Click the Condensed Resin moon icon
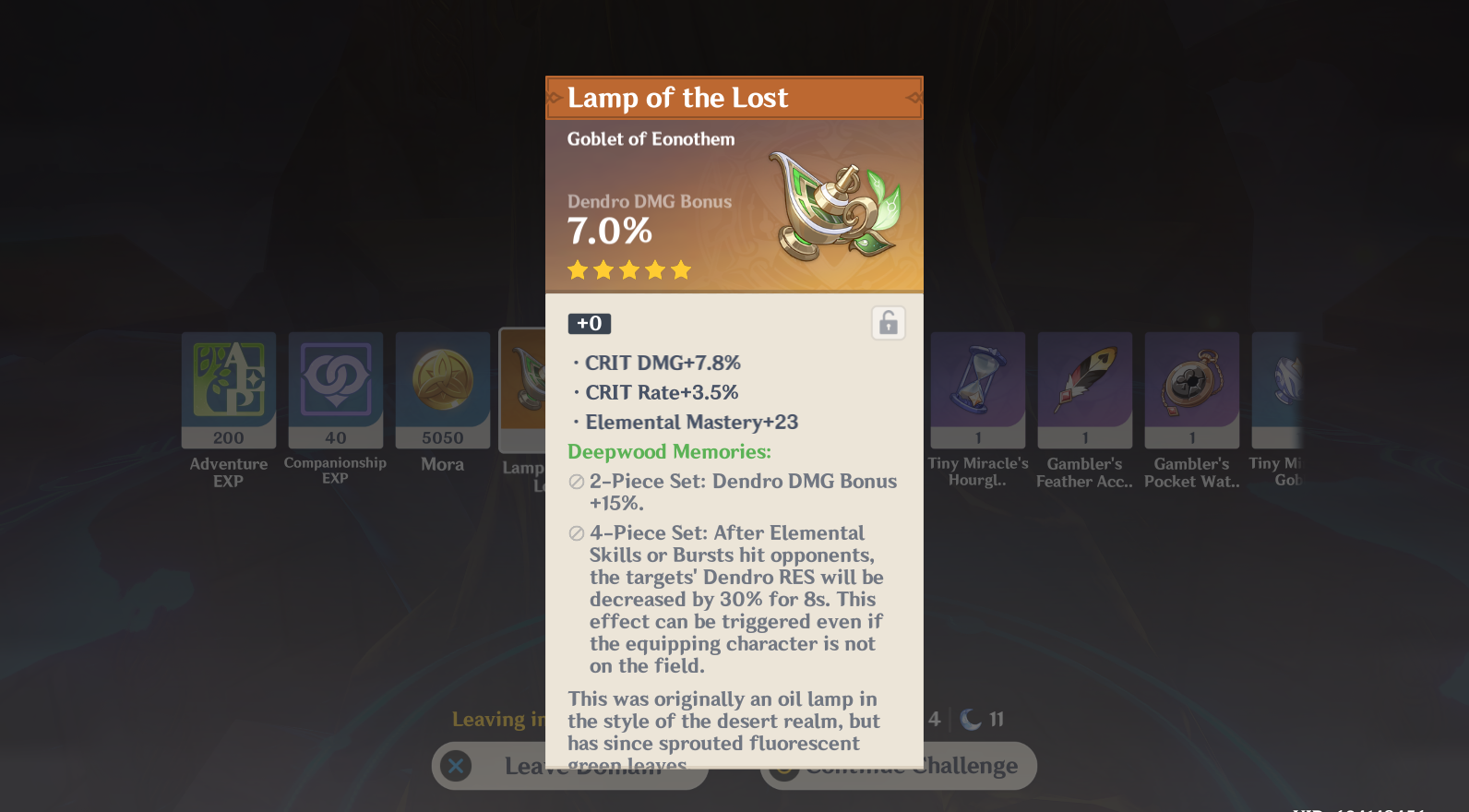Screen dimensions: 1469x812 pos(972,718)
